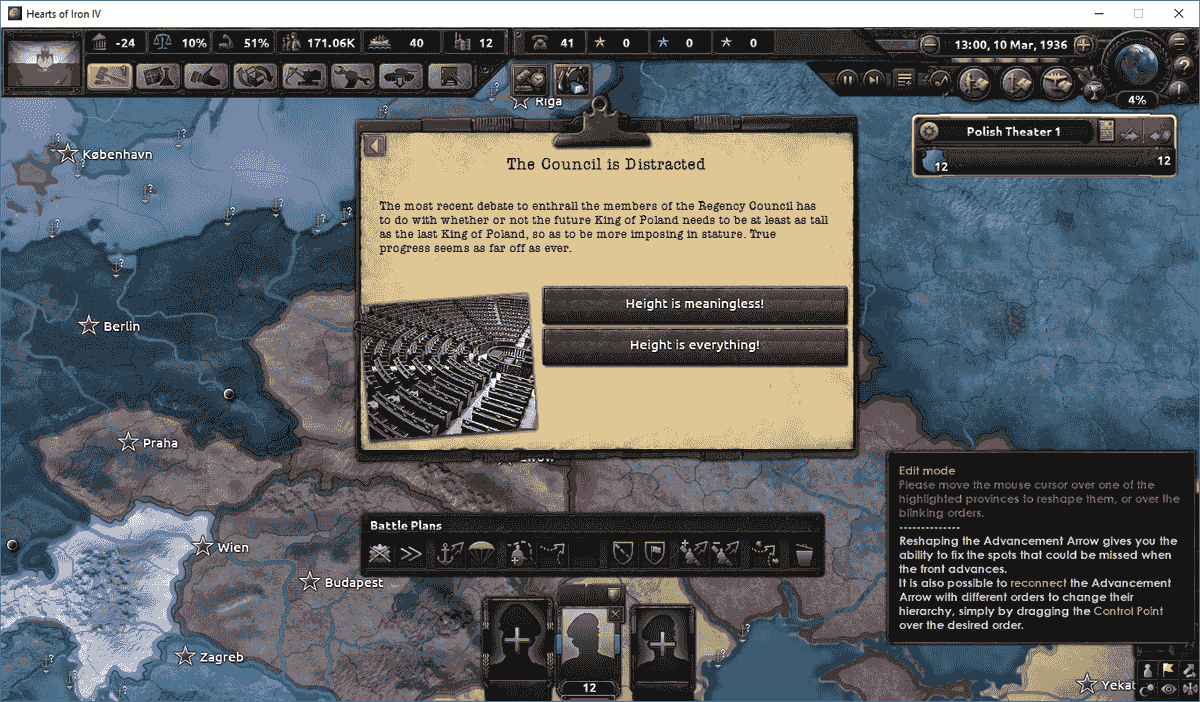
Task: Increase game speed with the plus button
Action: point(1083,46)
